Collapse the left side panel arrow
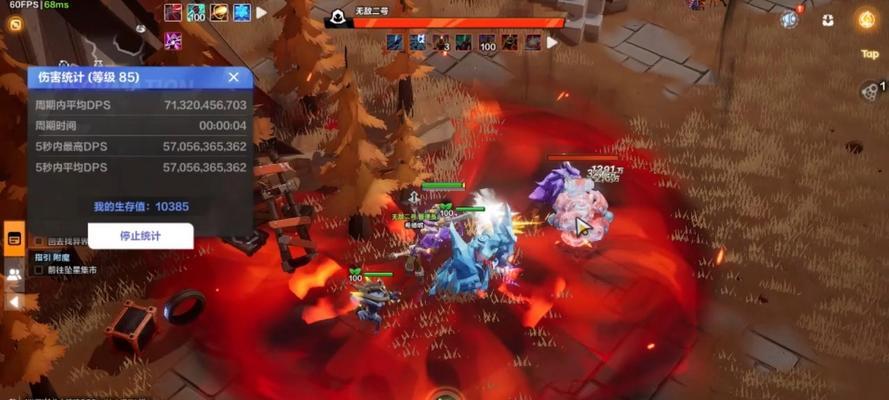Image resolution: width=889 pixels, height=400 pixels. pyautogui.click(x=14, y=301)
